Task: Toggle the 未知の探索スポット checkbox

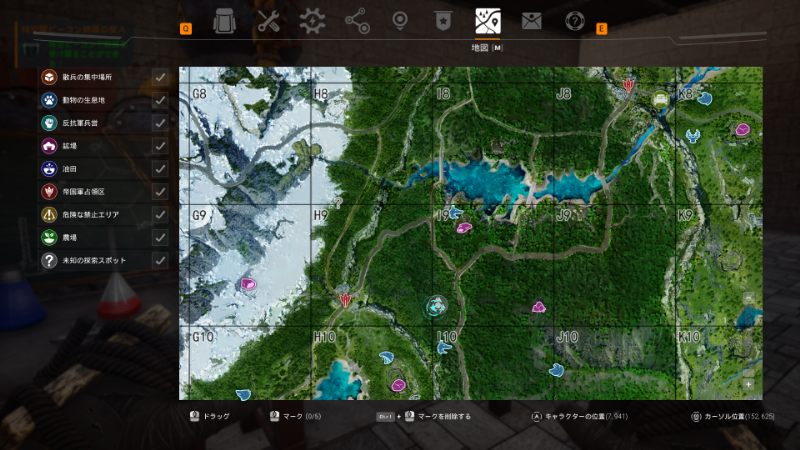Action: point(160,261)
